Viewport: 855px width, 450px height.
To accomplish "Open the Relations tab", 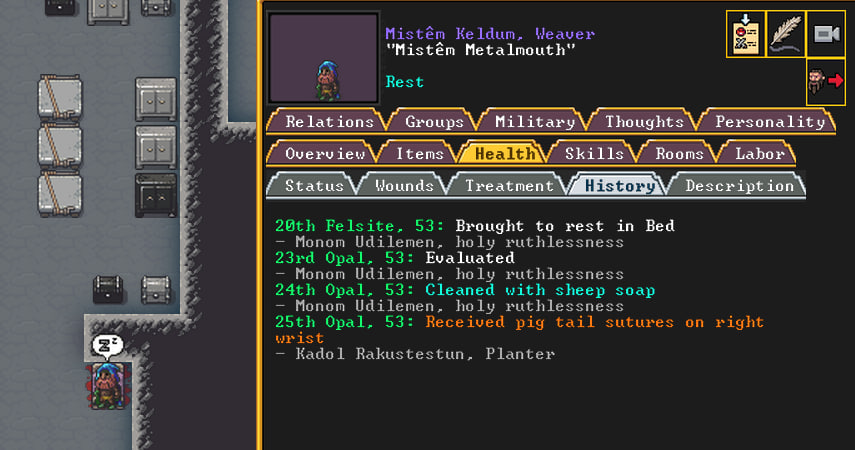I will pyautogui.click(x=329, y=122).
